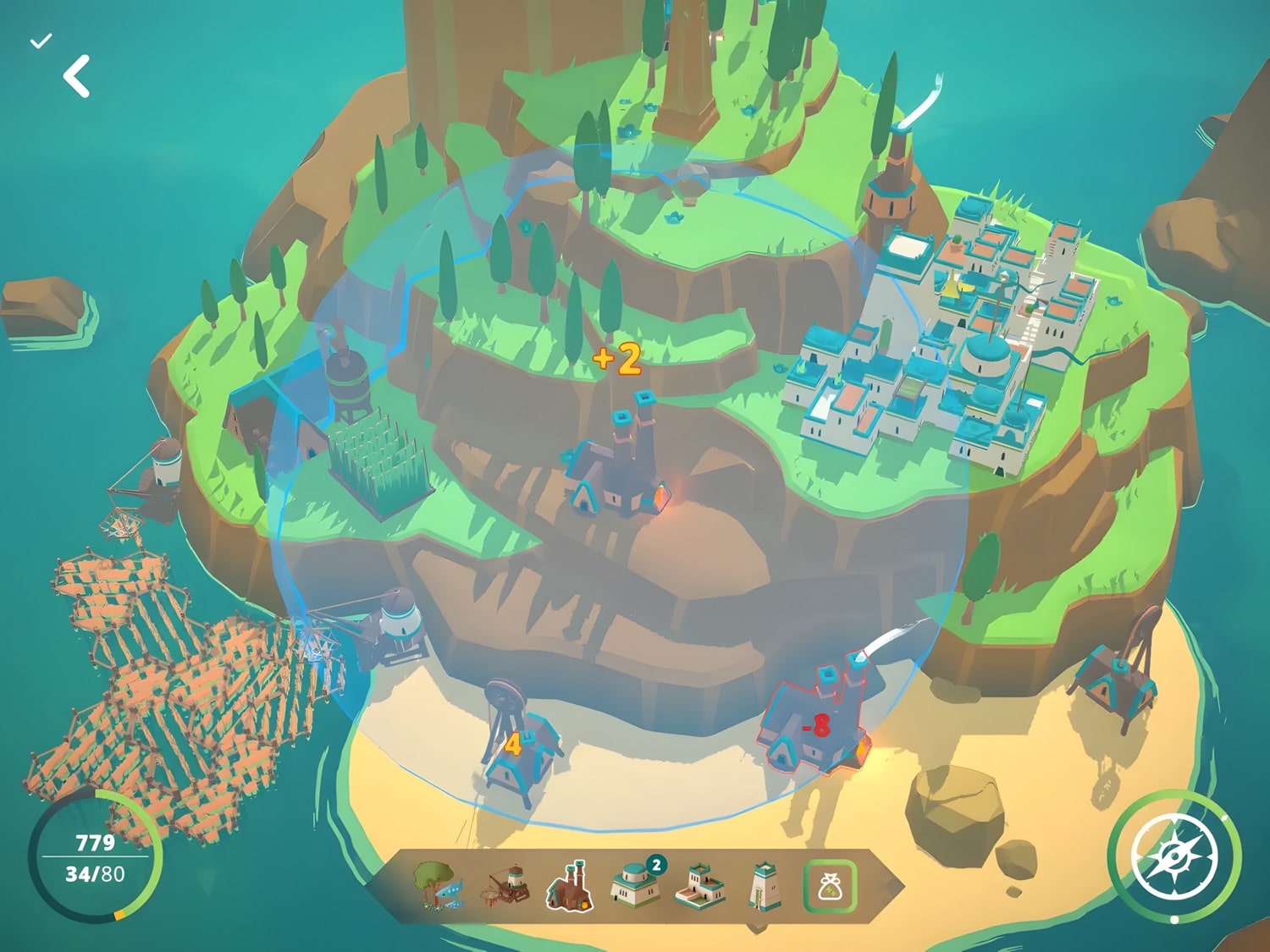The width and height of the screenshot is (1270, 952).
Task: Open the green-framed building pack sack
Action: [x=830, y=886]
